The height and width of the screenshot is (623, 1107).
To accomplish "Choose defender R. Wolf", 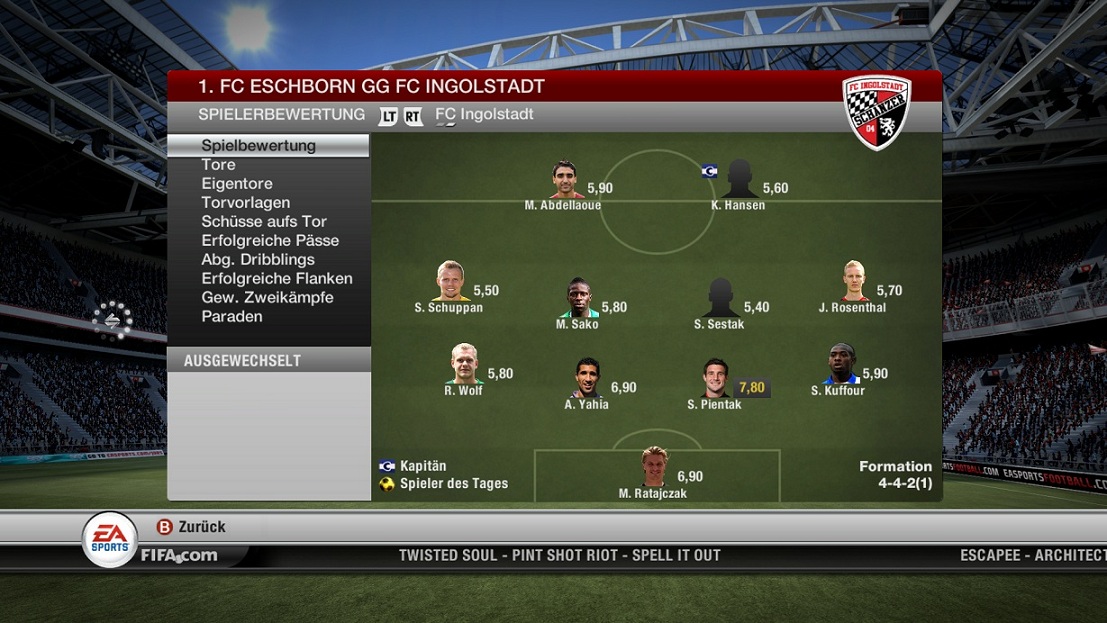I will pyautogui.click(x=463, y=365).
